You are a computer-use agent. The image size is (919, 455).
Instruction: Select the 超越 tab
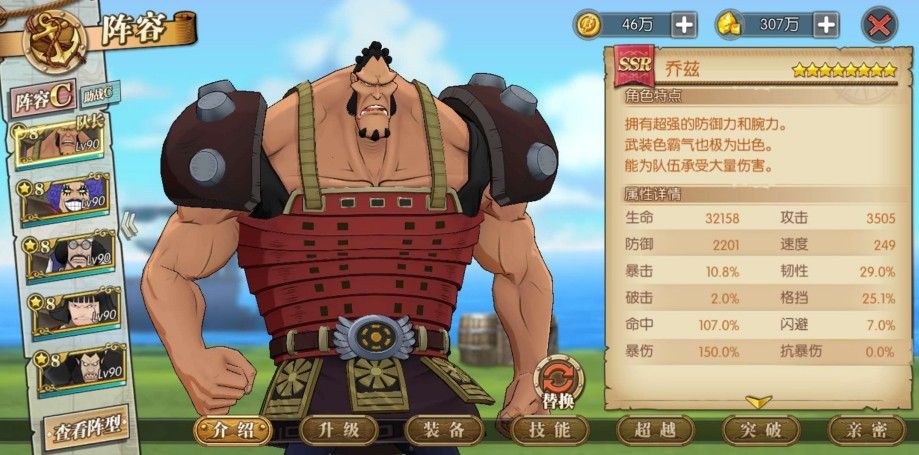coord(655,430)
